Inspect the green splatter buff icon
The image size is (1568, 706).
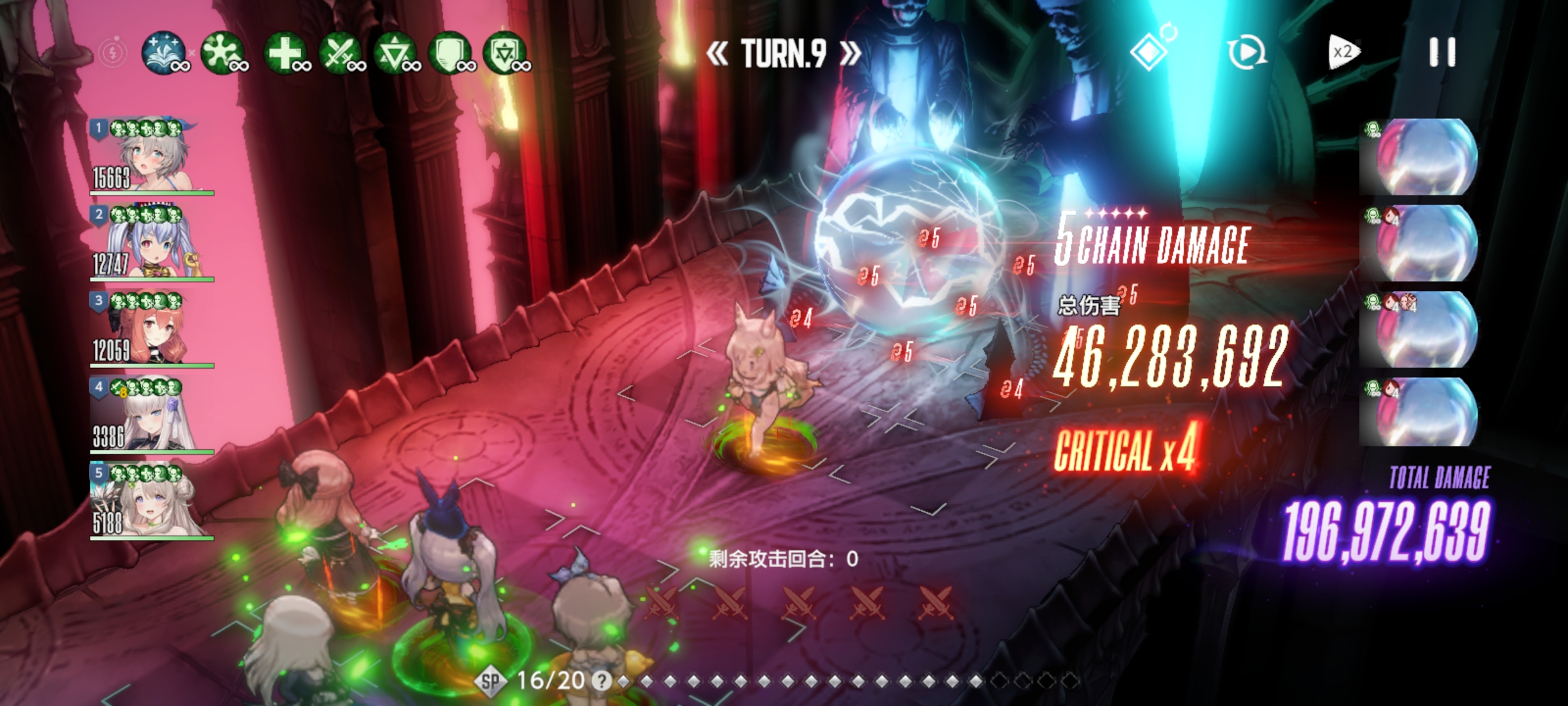click(223, 52)
